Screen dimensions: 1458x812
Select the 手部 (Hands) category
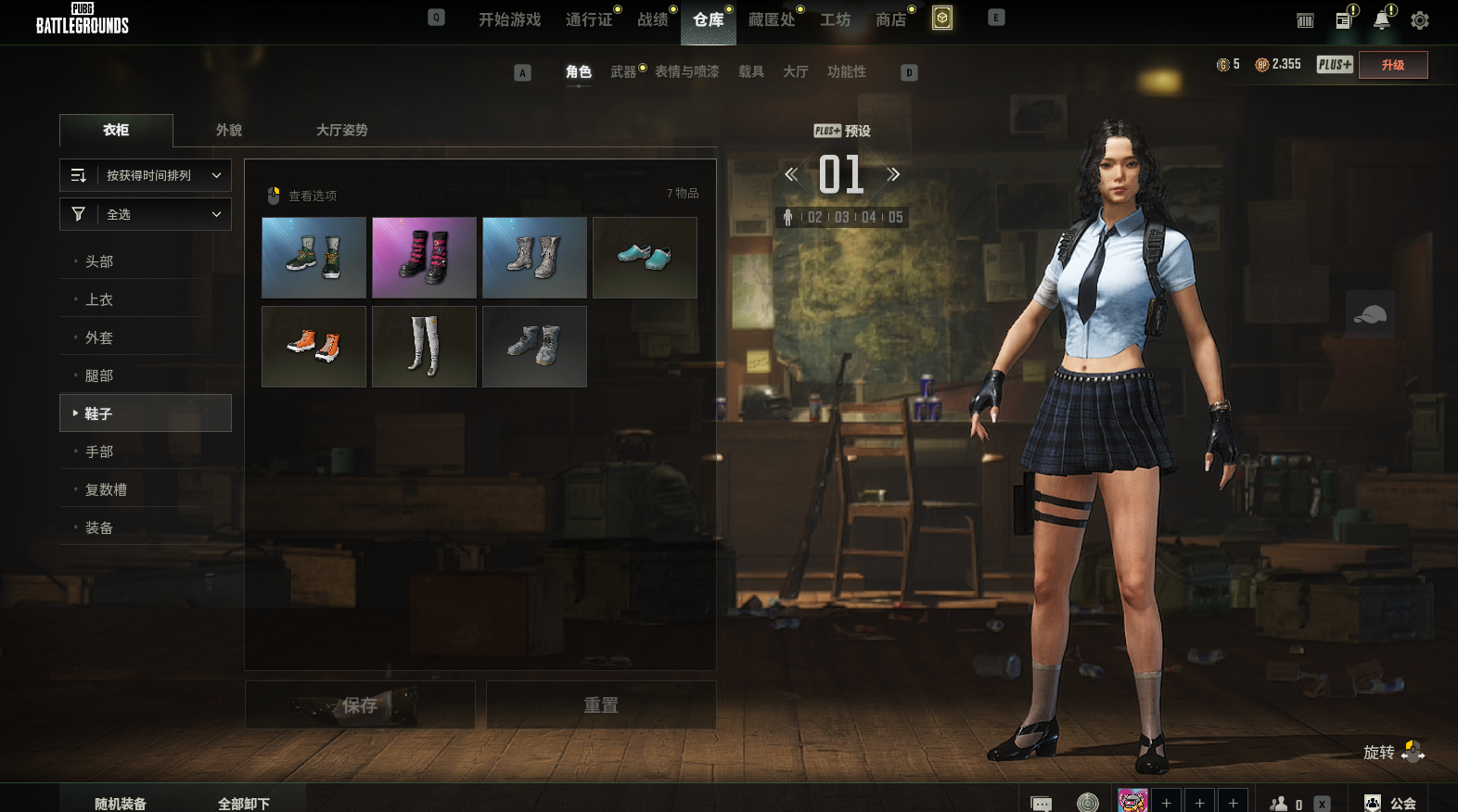(99, 451)
